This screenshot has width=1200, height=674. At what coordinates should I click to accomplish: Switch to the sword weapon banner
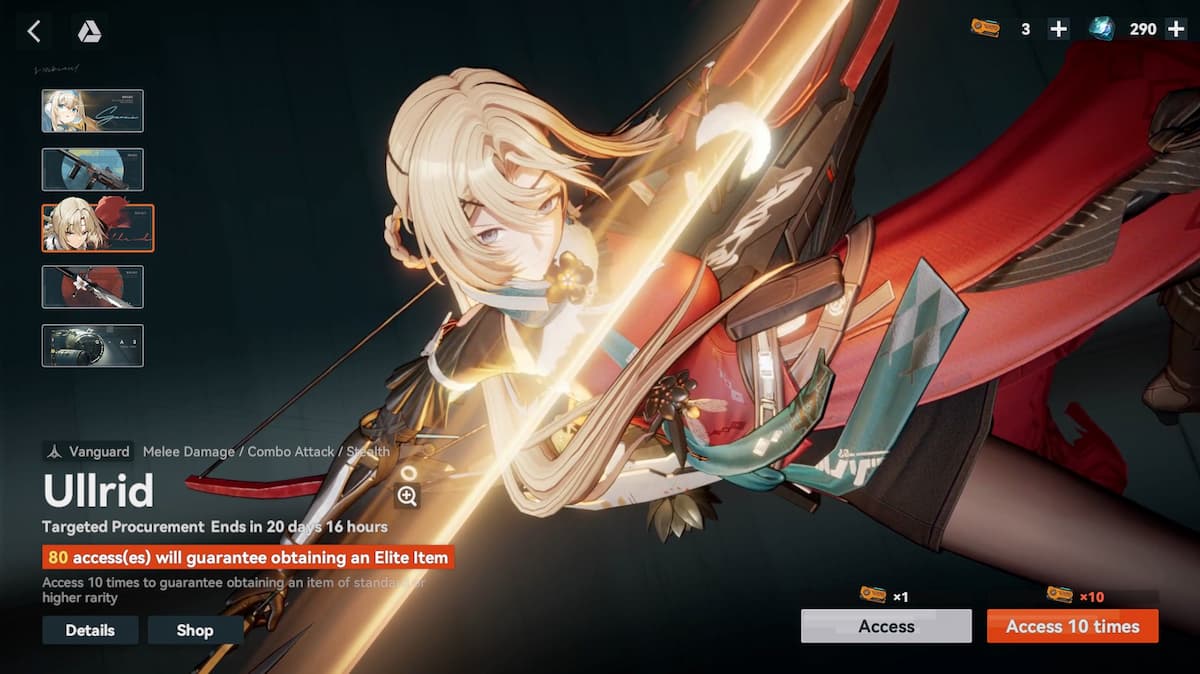[92, 287]
